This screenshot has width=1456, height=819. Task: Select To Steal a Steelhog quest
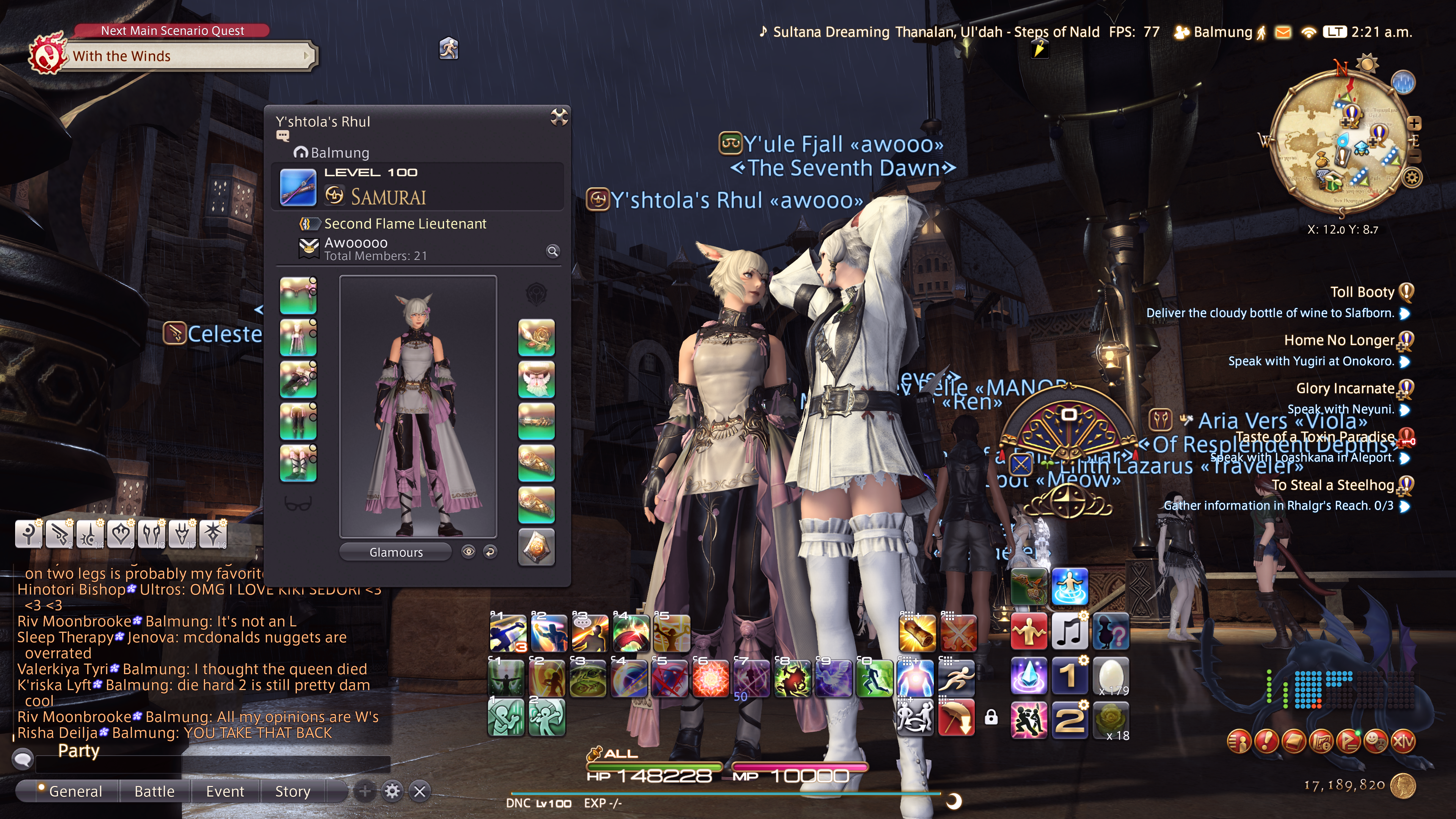pos(1332,485)
